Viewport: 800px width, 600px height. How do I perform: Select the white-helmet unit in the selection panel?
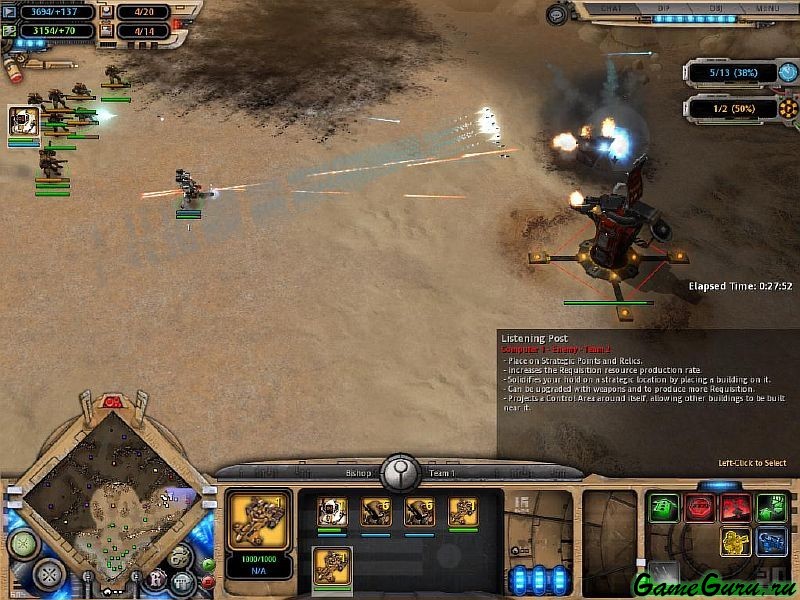[332, 512]
